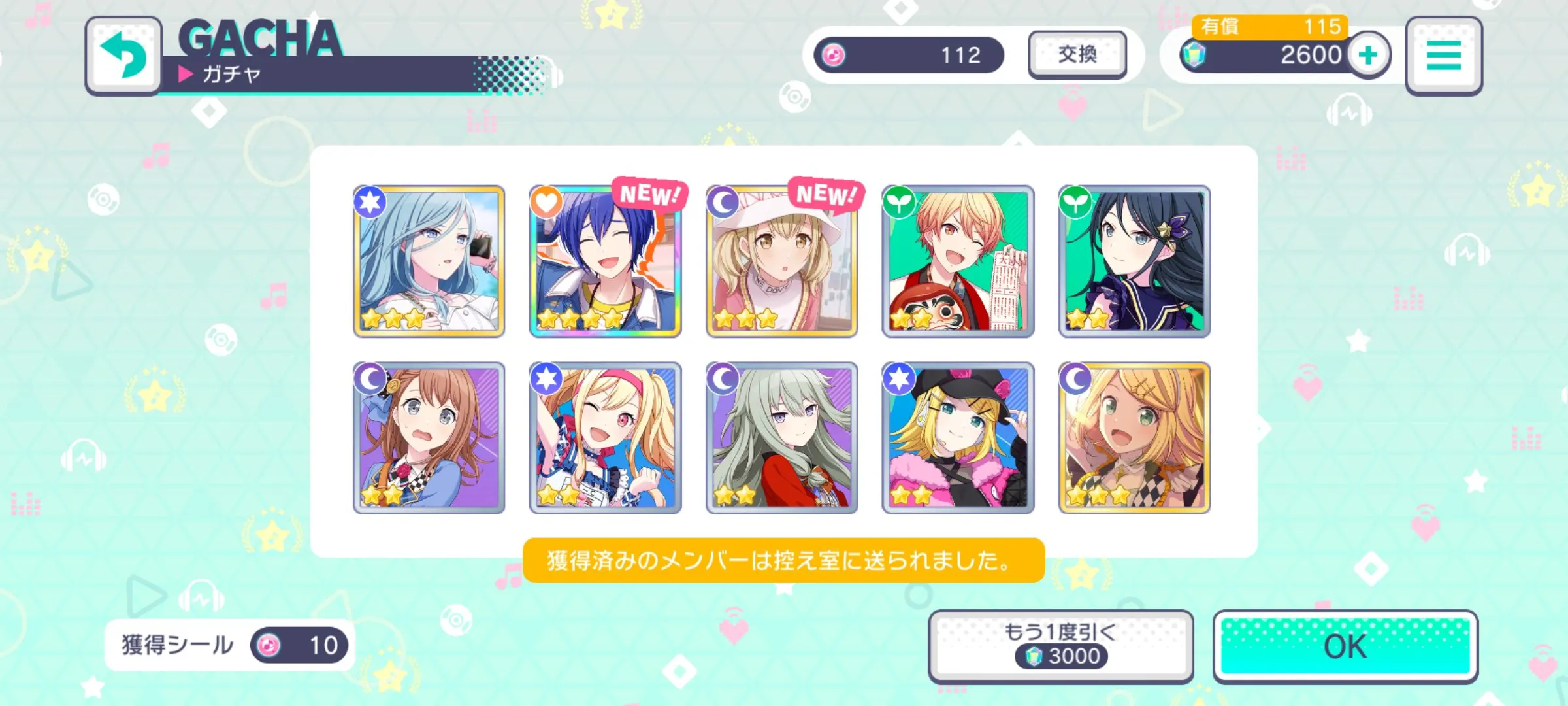1568x706 pixels.
Task: Go back using the return arrow
Action: pyautogui.click(x=123, y=56)
